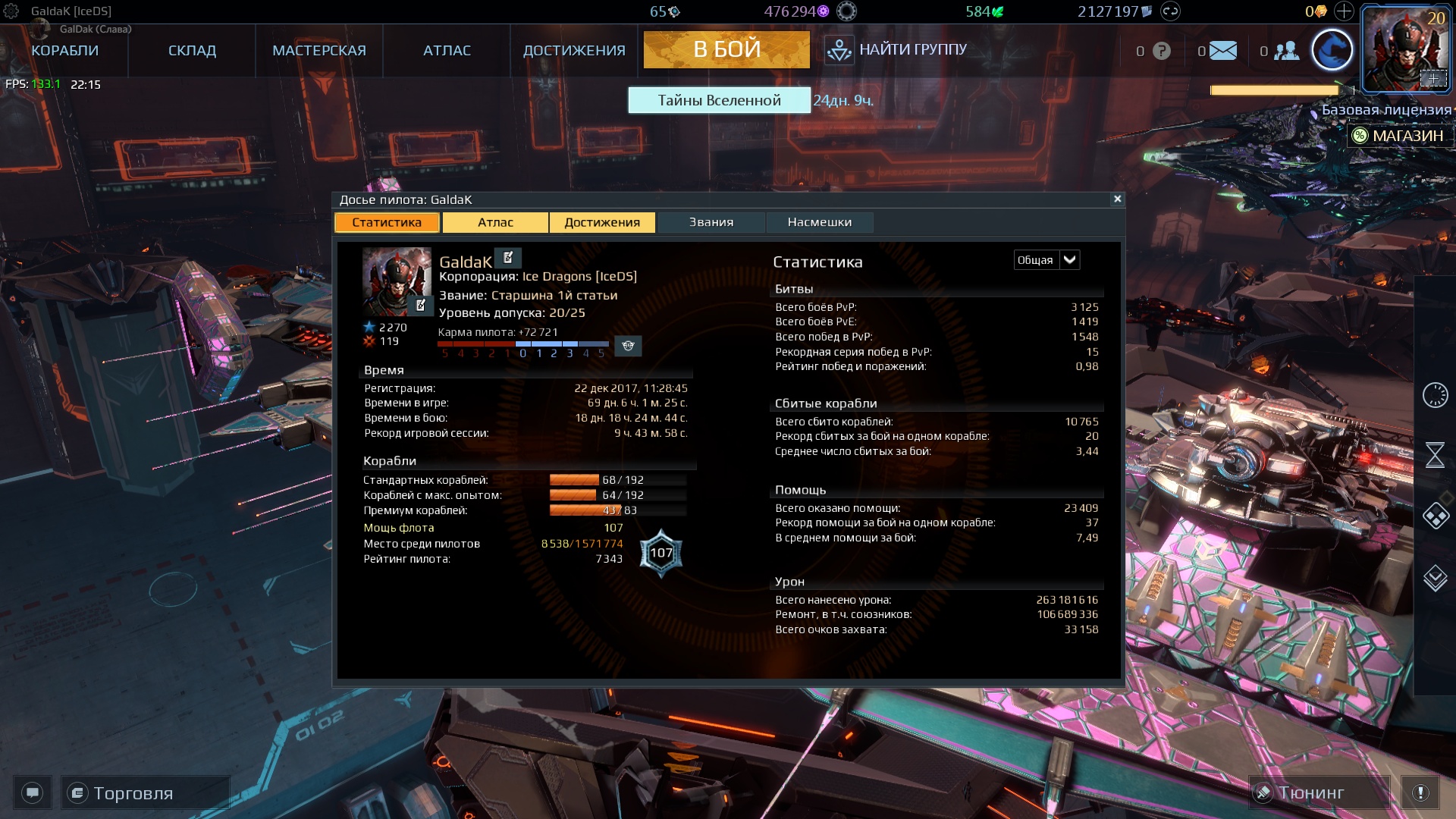Open the Мастерская menu
This screenshot has height=819, width=1456.
[x=319, y=51]
